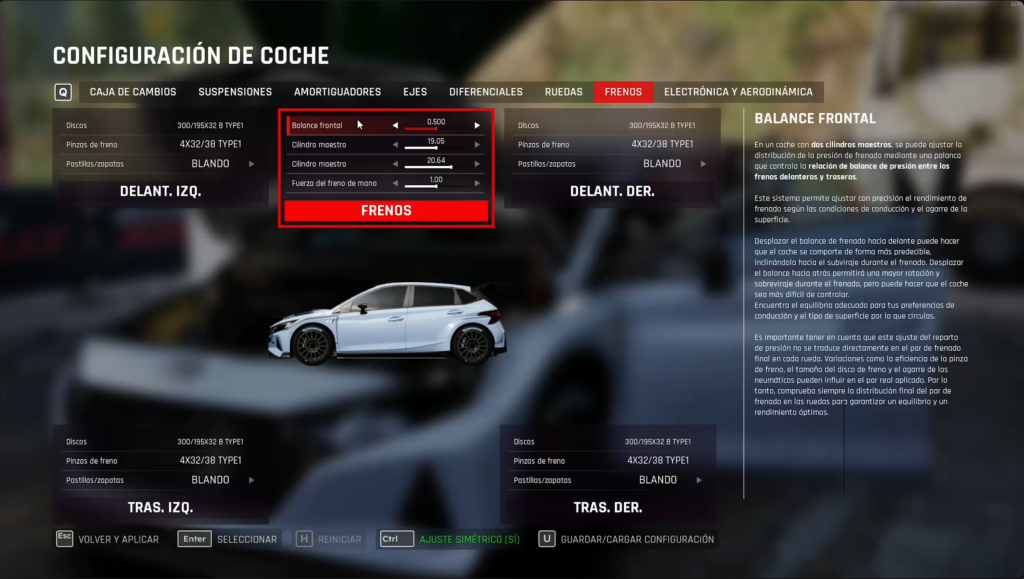The height and width of the screenshot is (579, 1024).
Task: Raise the Cilindro maestro value of 19.05
Action: tap(477, 145)
